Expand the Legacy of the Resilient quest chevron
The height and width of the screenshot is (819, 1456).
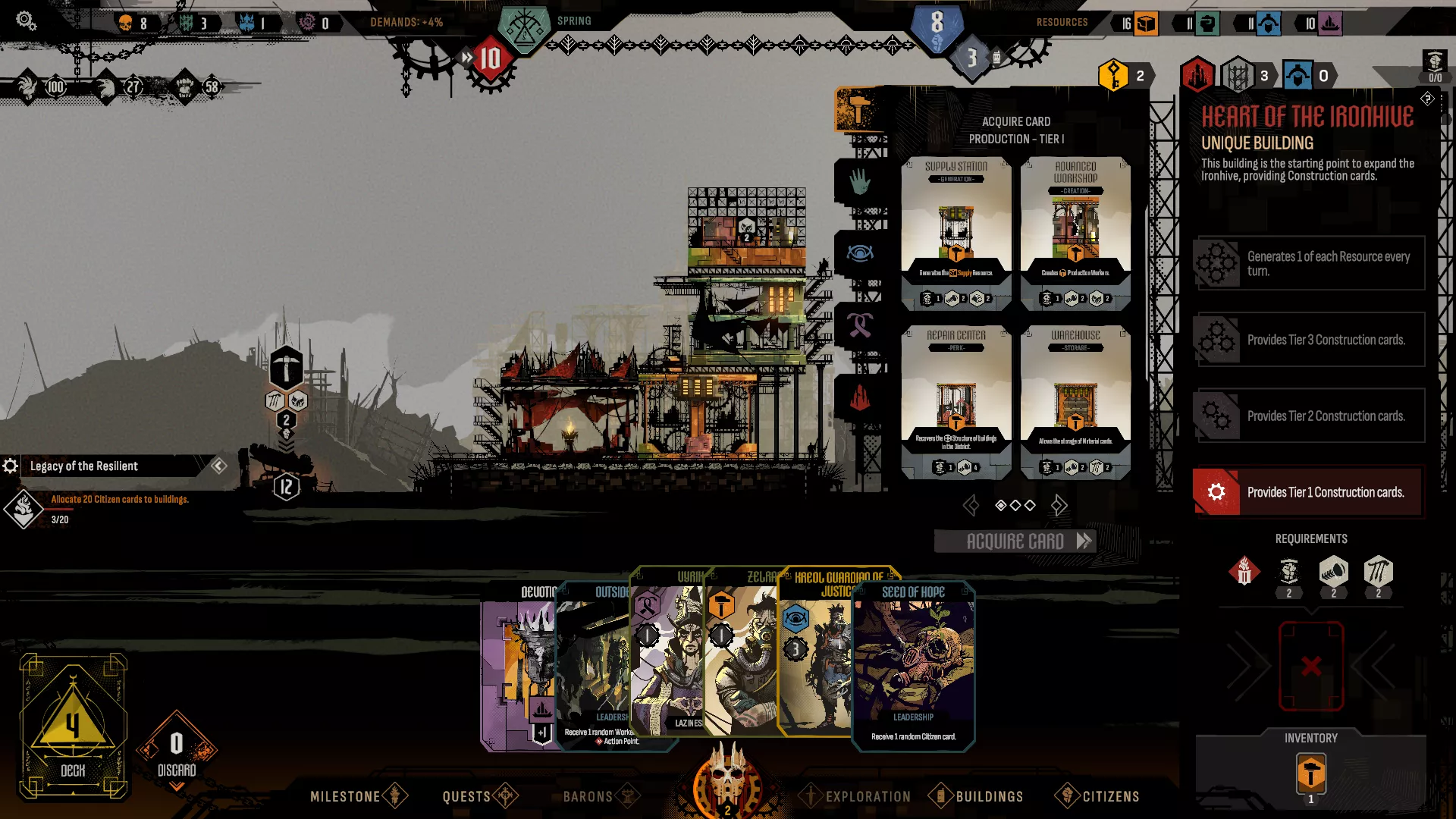[221, 466]
